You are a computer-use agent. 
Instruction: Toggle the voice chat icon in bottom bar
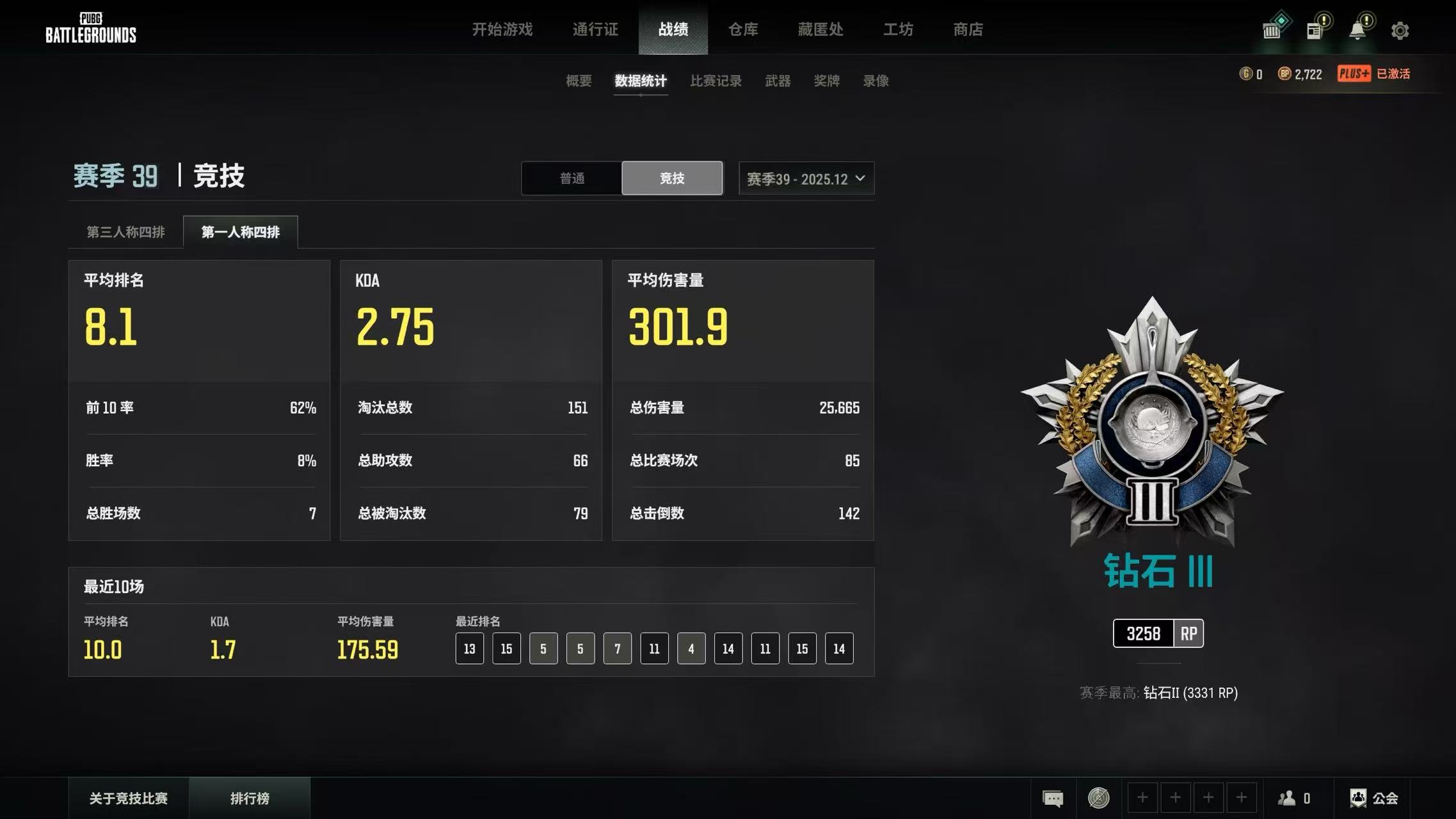pyautogui.click(x=1098, y=798)
